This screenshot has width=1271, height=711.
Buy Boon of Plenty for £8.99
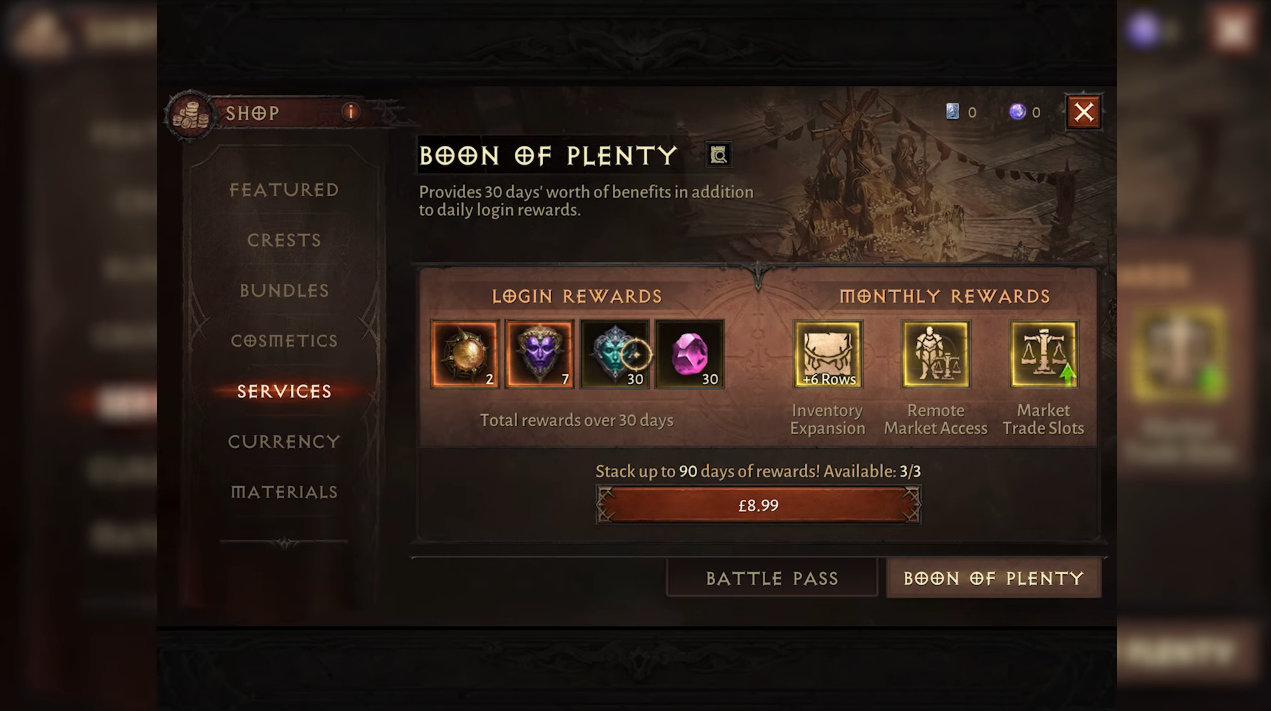[x=758, y=505]
